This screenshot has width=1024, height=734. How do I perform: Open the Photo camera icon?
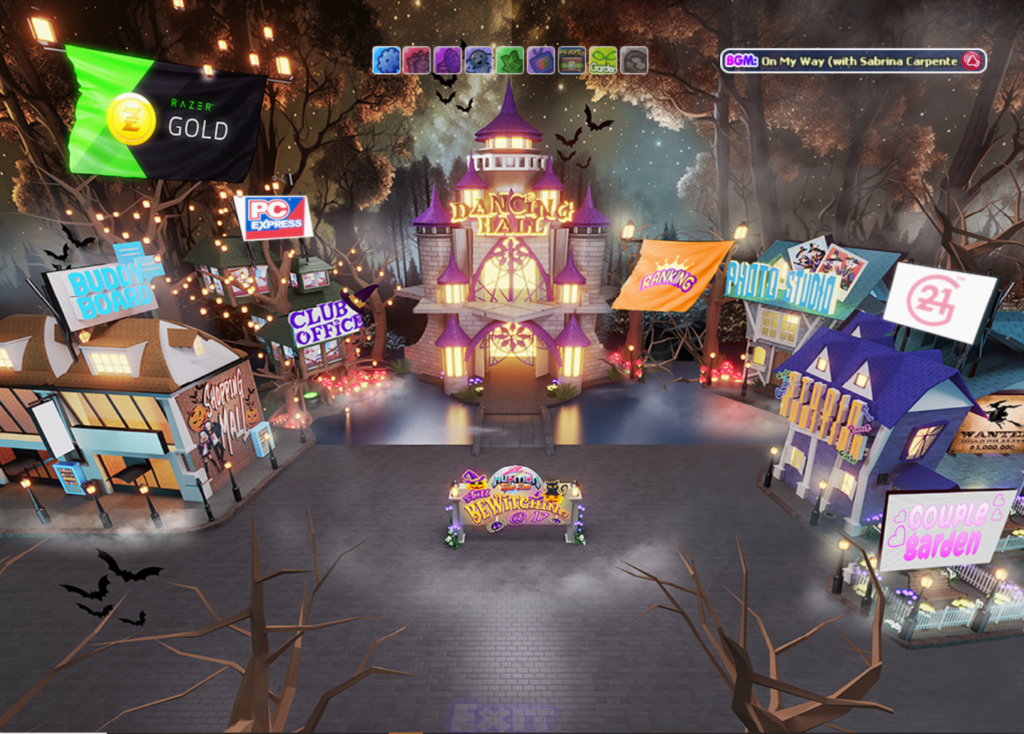[x=572, y=60]
